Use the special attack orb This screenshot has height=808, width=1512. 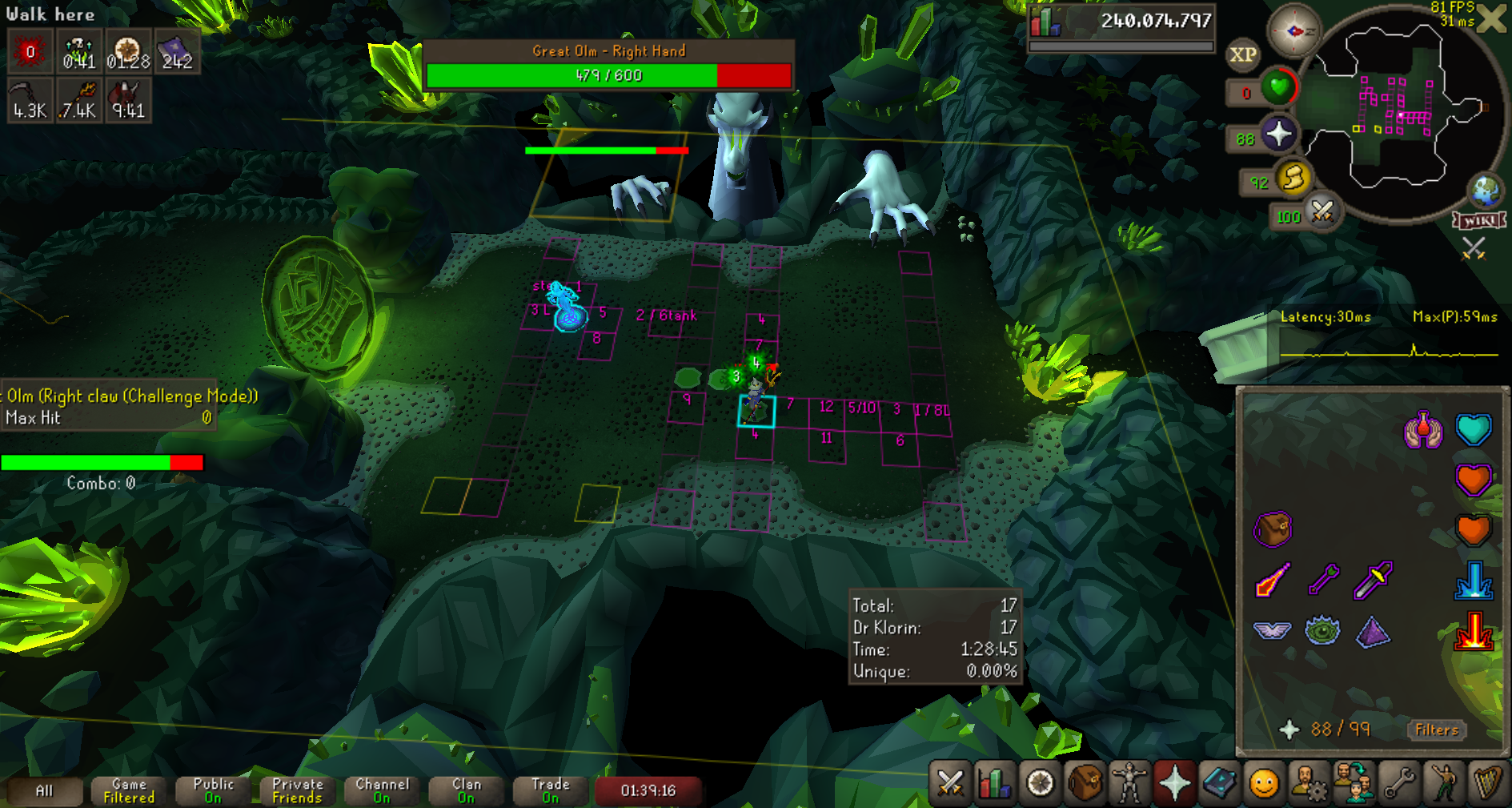click(x=1321, y=213)
